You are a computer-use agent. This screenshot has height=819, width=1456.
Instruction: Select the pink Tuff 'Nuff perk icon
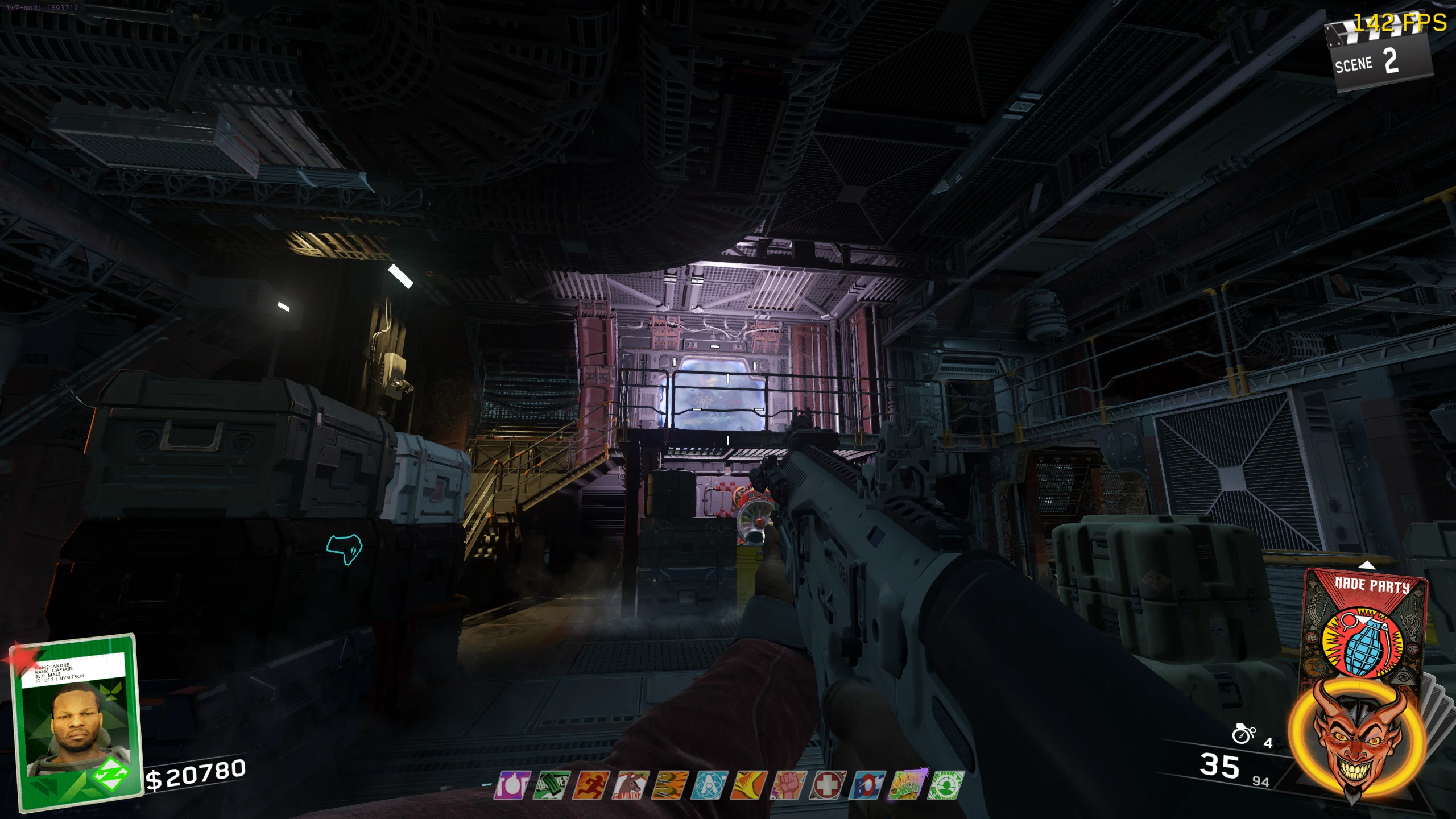pyautogui.click(x=512, y=785)
